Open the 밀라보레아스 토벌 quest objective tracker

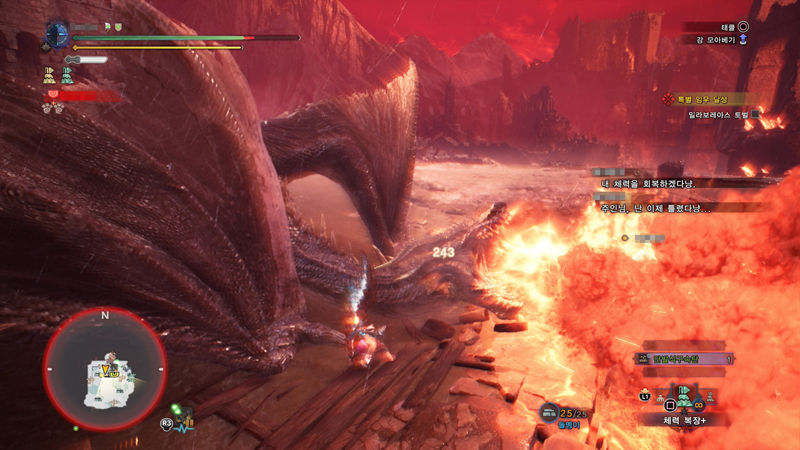tap(714, 115)
